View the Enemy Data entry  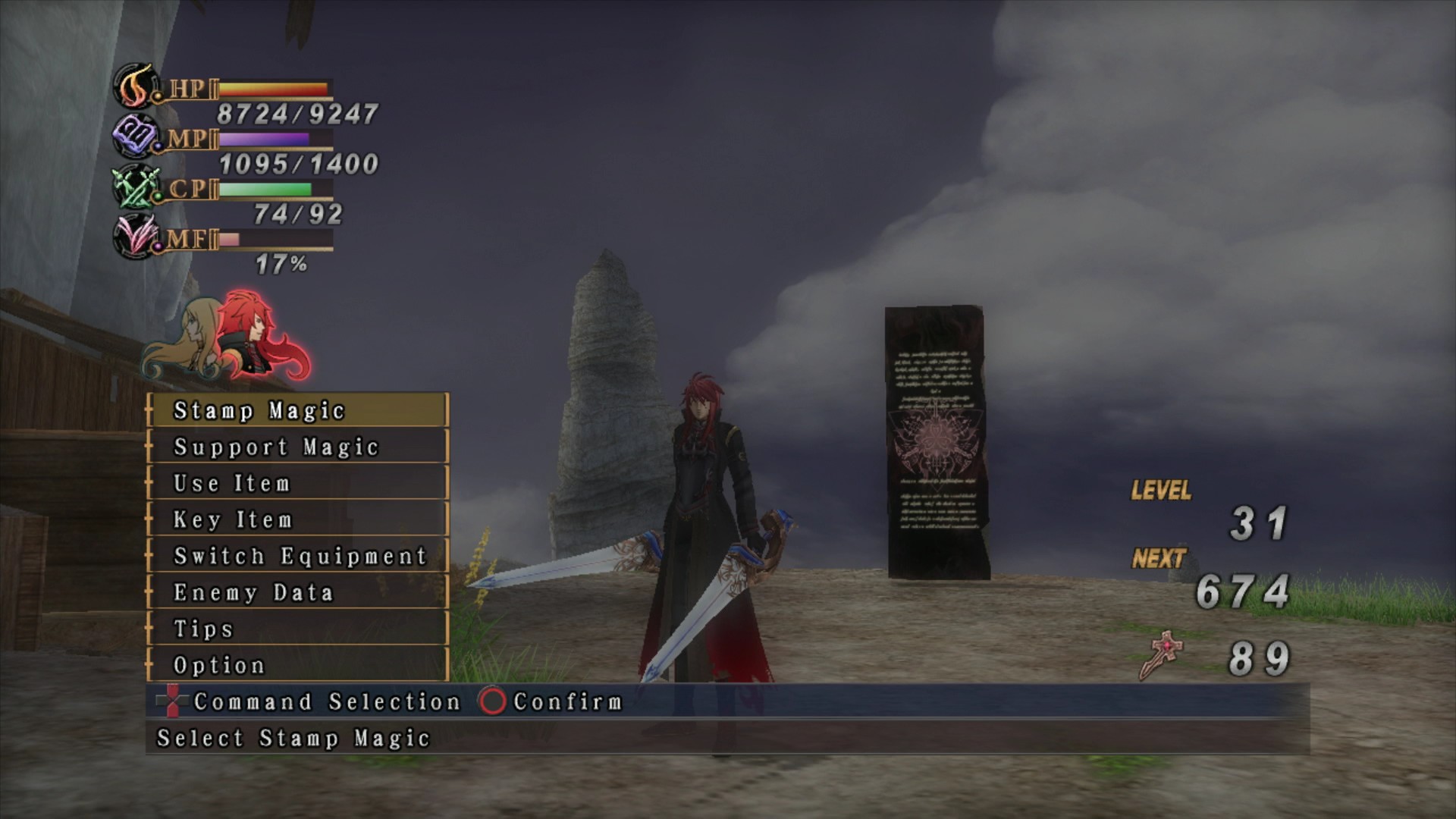[297, 592]
